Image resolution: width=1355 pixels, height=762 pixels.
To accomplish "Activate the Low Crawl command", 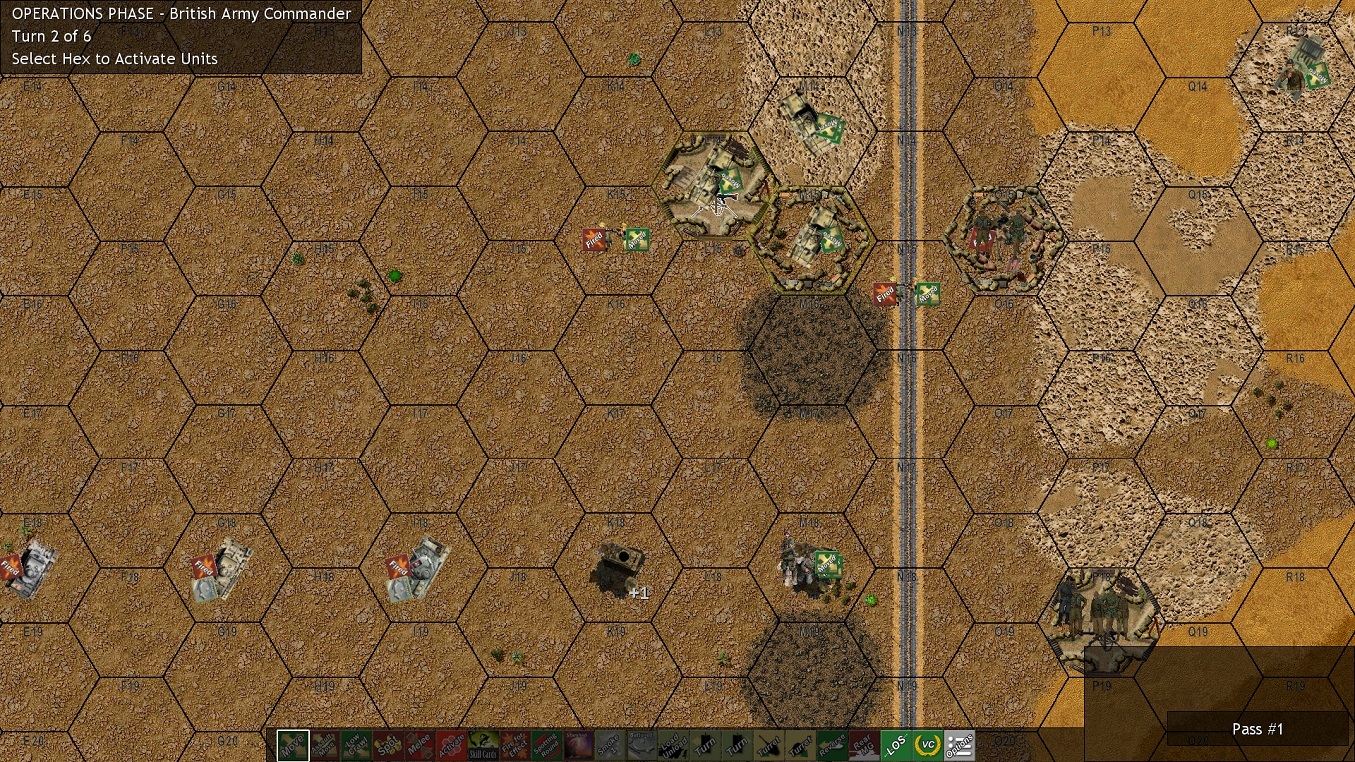I will (x=358, y=745).
